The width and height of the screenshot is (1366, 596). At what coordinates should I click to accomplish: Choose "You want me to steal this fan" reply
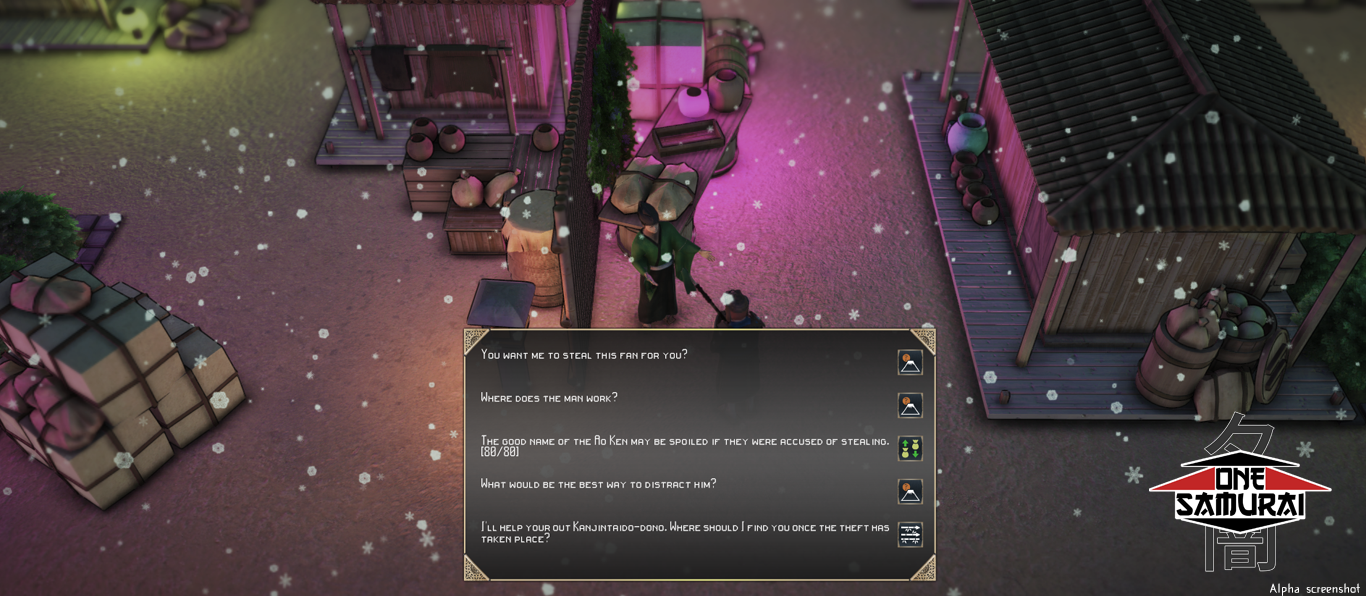(585, 355)
